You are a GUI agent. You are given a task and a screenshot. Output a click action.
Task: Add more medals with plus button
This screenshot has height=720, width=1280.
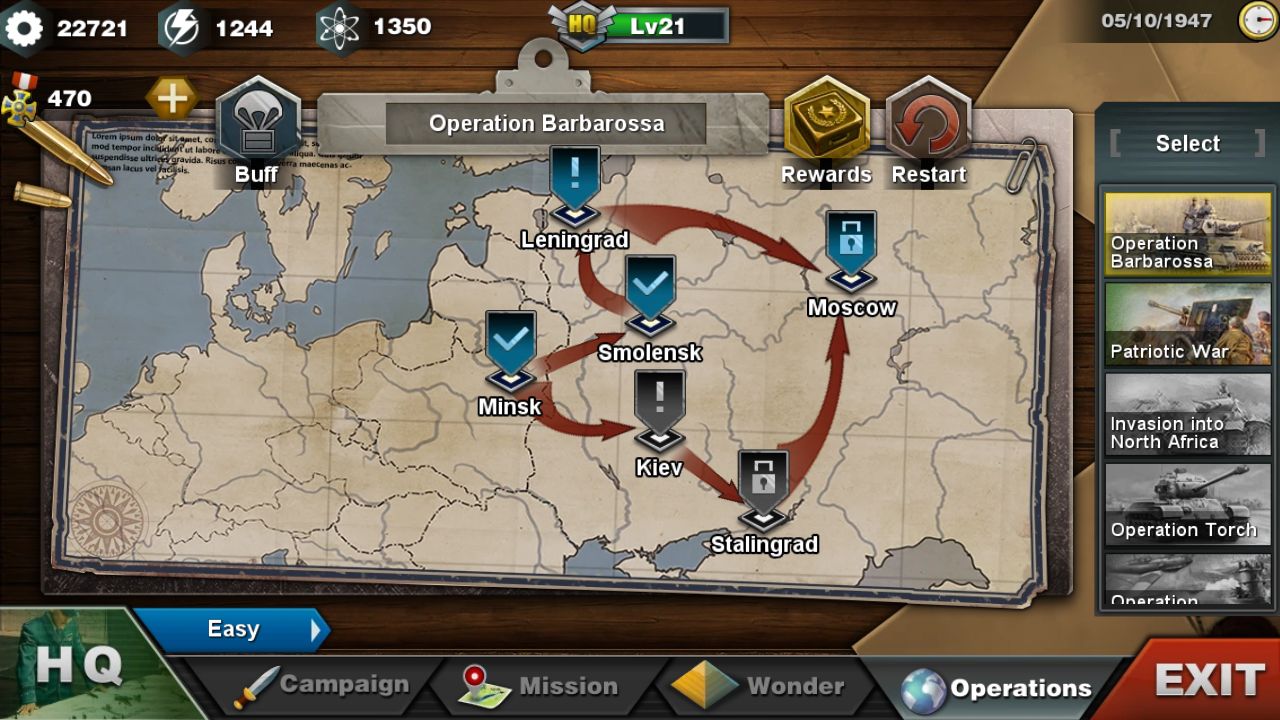tap(172, 98)
